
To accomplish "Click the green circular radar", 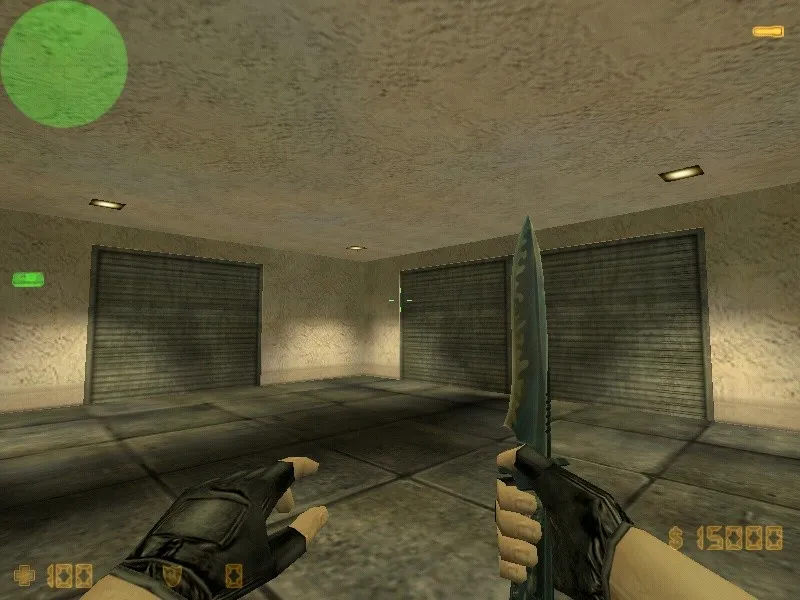I will point(64,64).
